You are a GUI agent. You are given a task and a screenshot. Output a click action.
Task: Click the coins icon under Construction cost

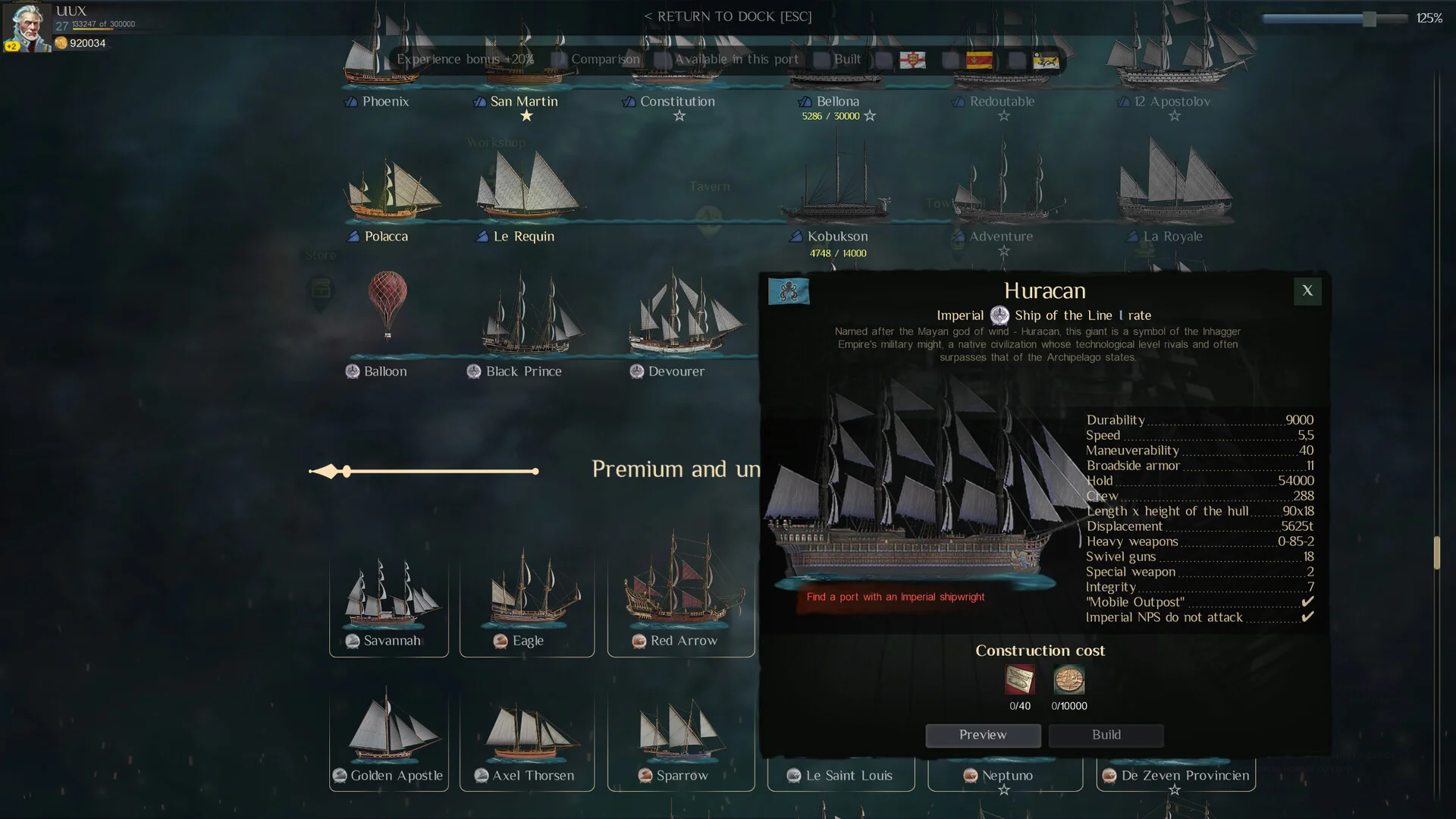tap(1069, 680)
